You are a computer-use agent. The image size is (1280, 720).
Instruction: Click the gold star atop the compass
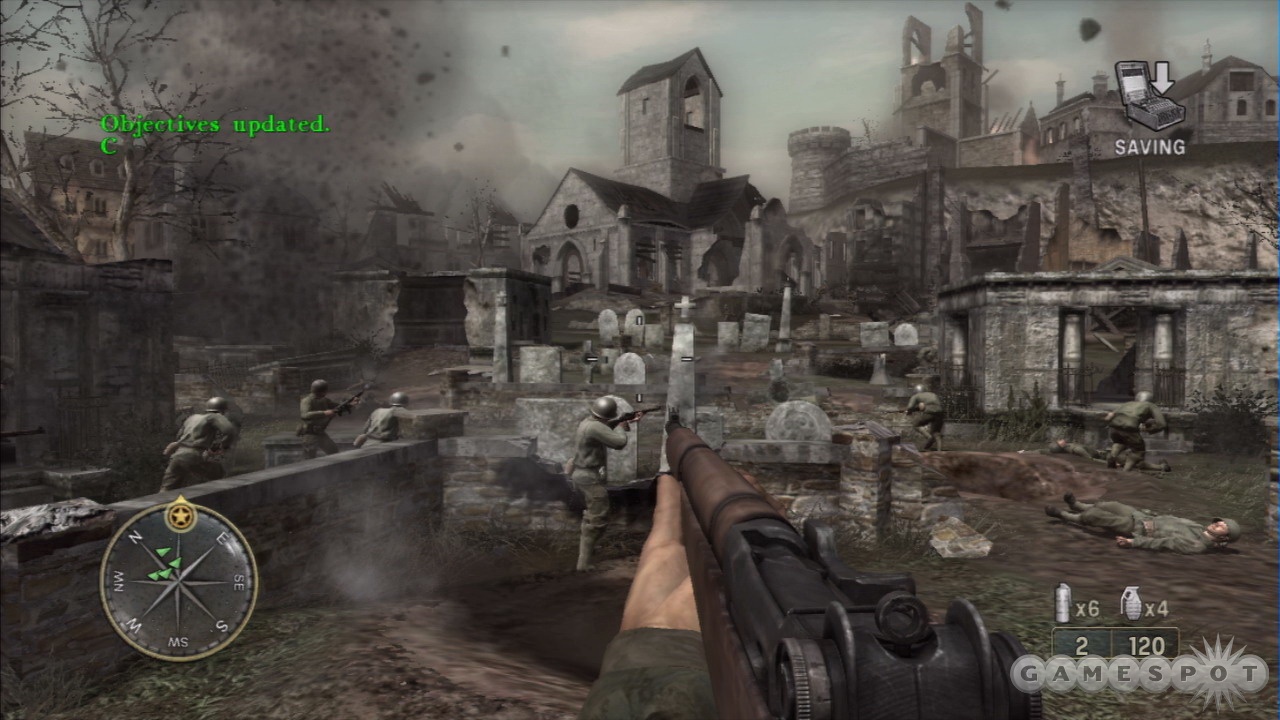point(181,514)
